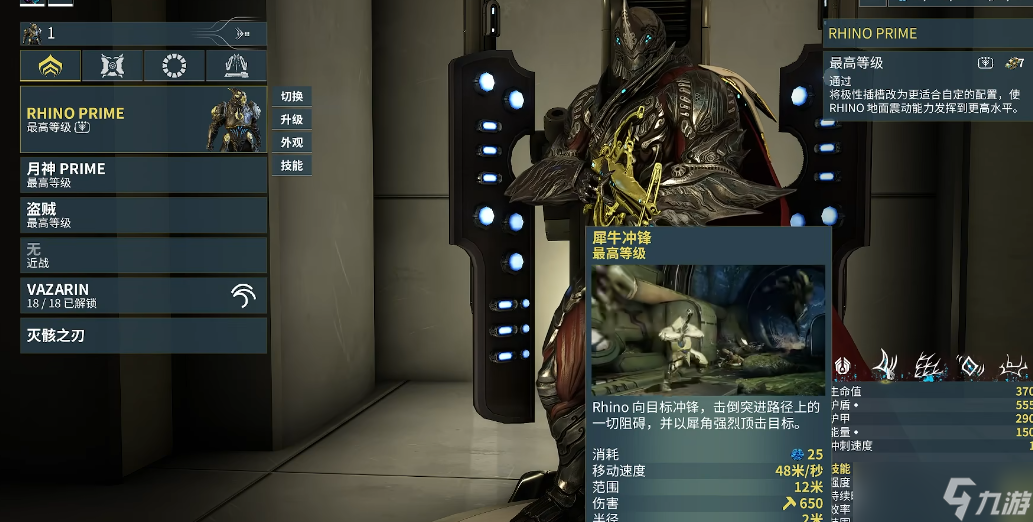Open the VAZARIN focus school row
Screen dimensions: 1033x522
pos(143,294)
